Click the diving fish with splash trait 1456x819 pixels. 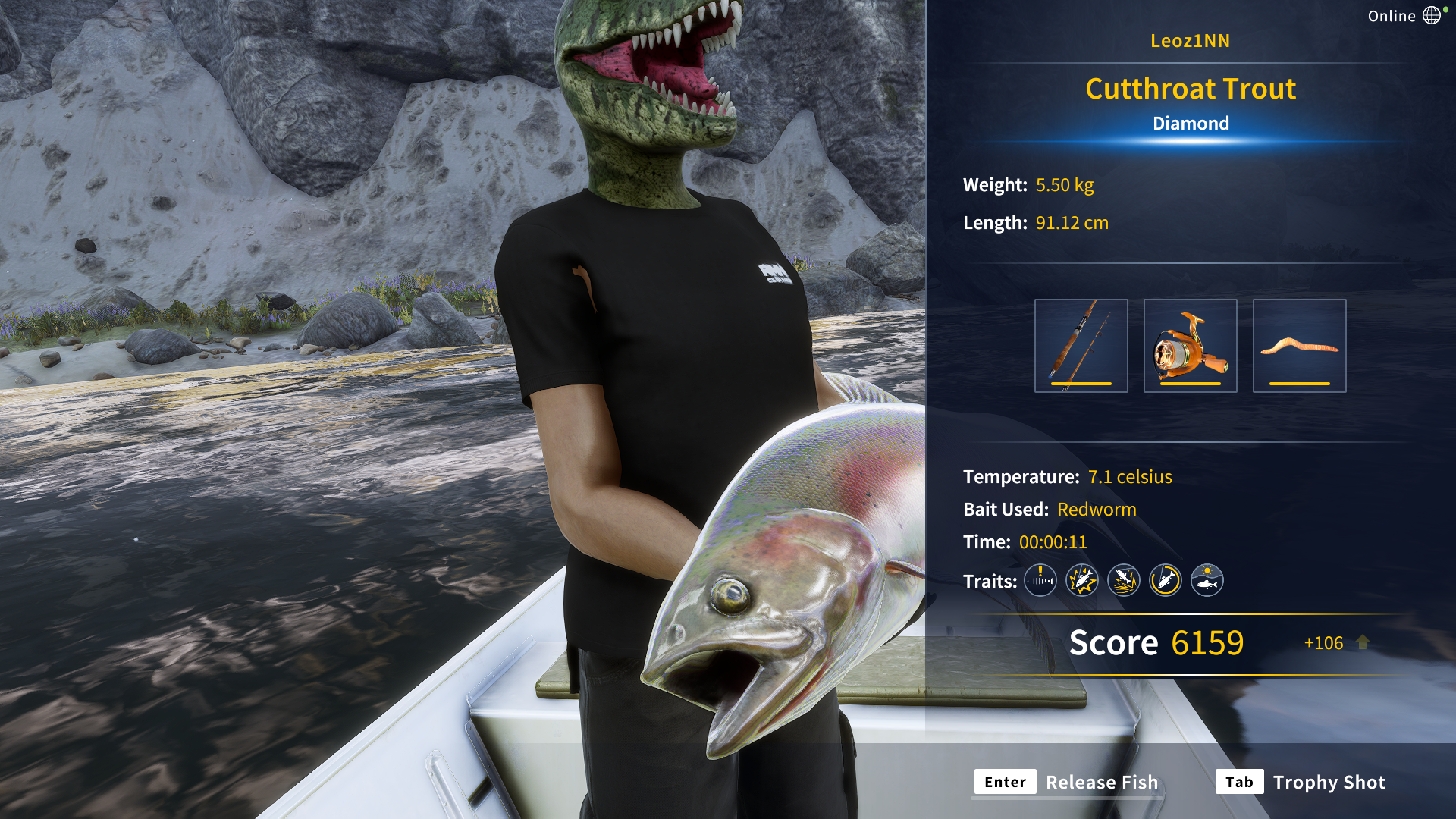pos(1123,581)
